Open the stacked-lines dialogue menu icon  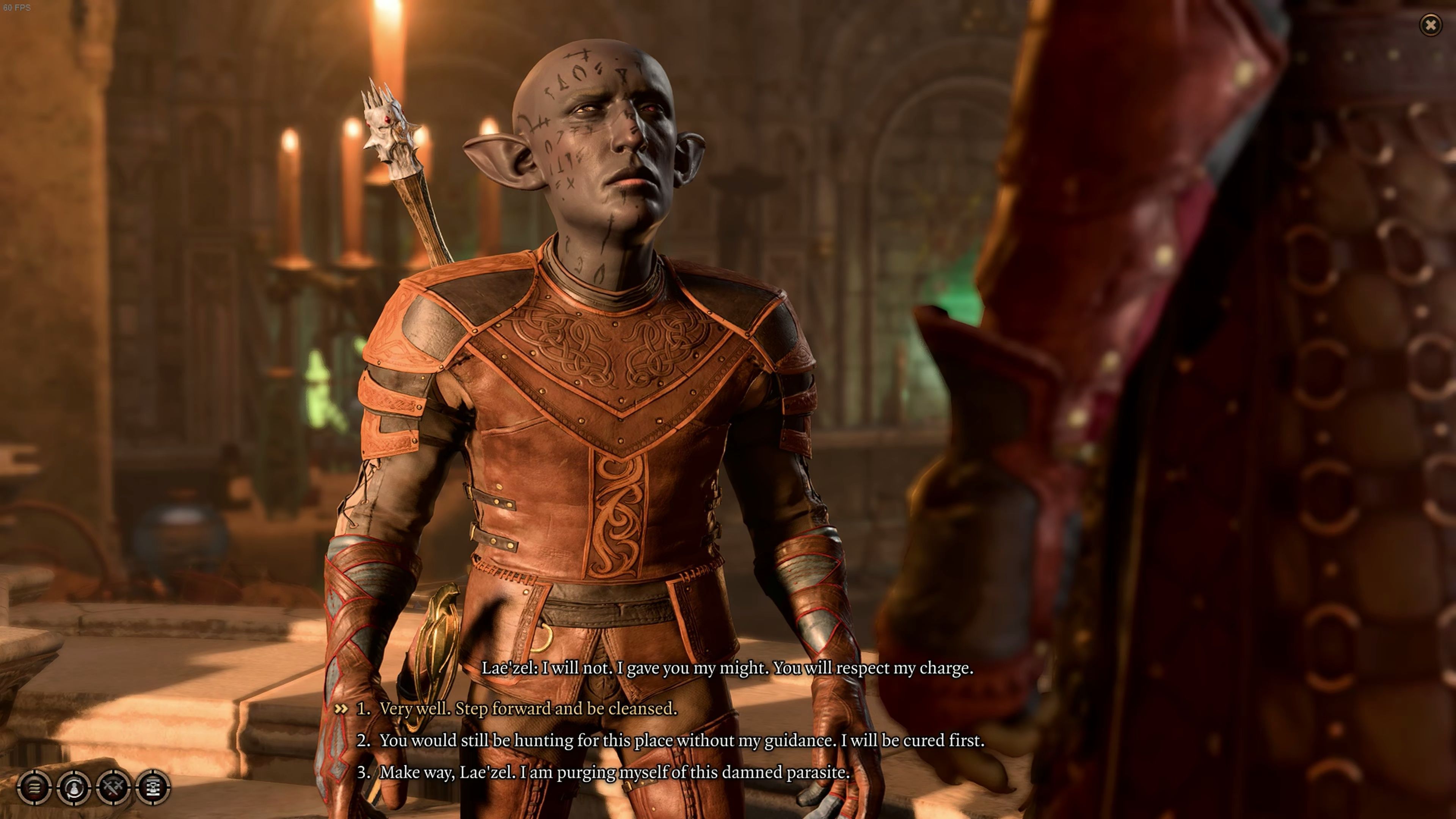(35, 787)
